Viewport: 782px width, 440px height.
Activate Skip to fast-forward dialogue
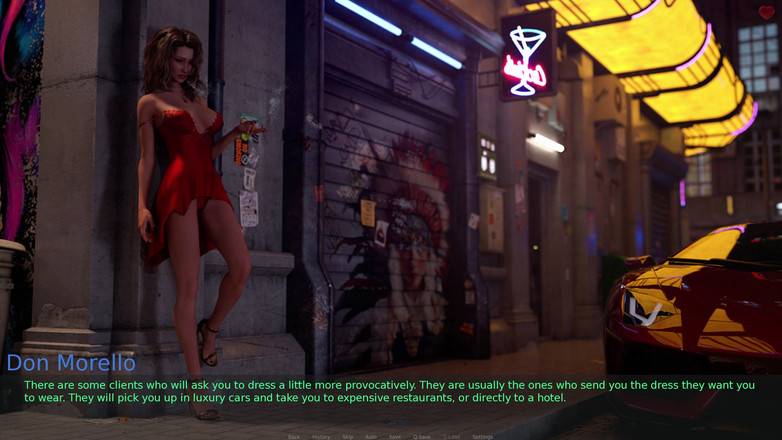point(348,437)
